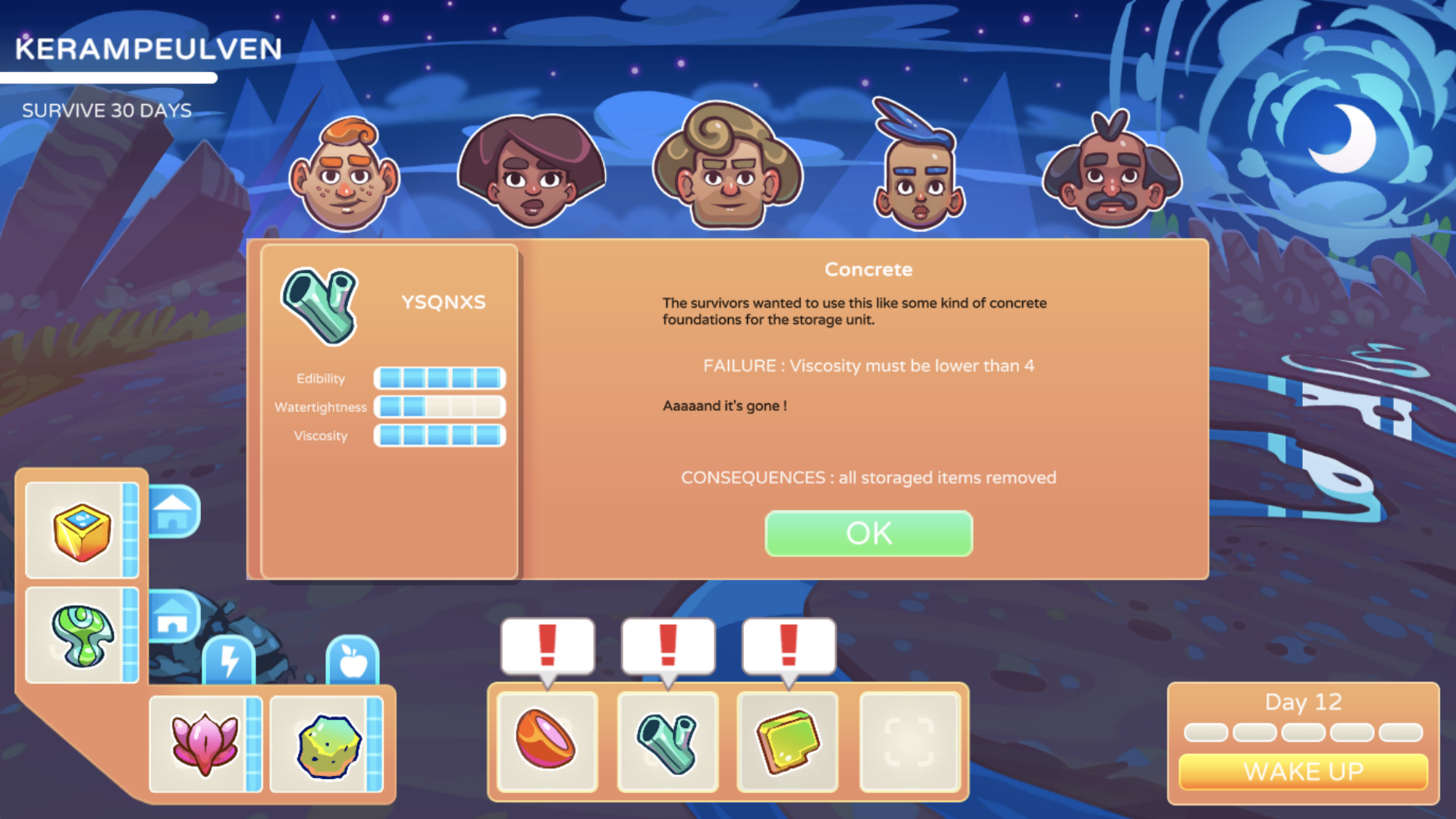Select the orange halved fruit item

(547, 741)
